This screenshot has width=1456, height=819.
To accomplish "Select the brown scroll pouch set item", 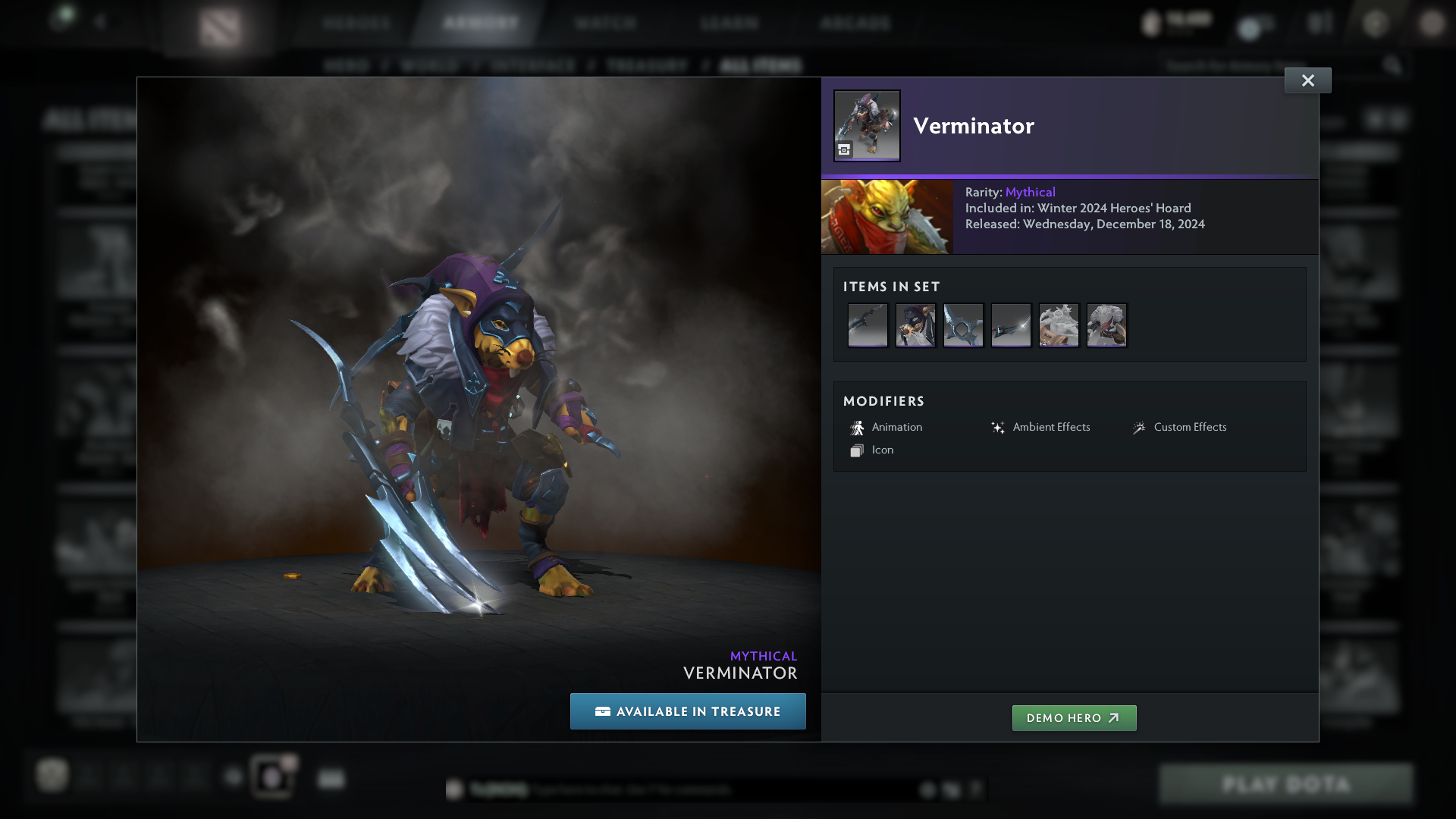I will 1059,325.
